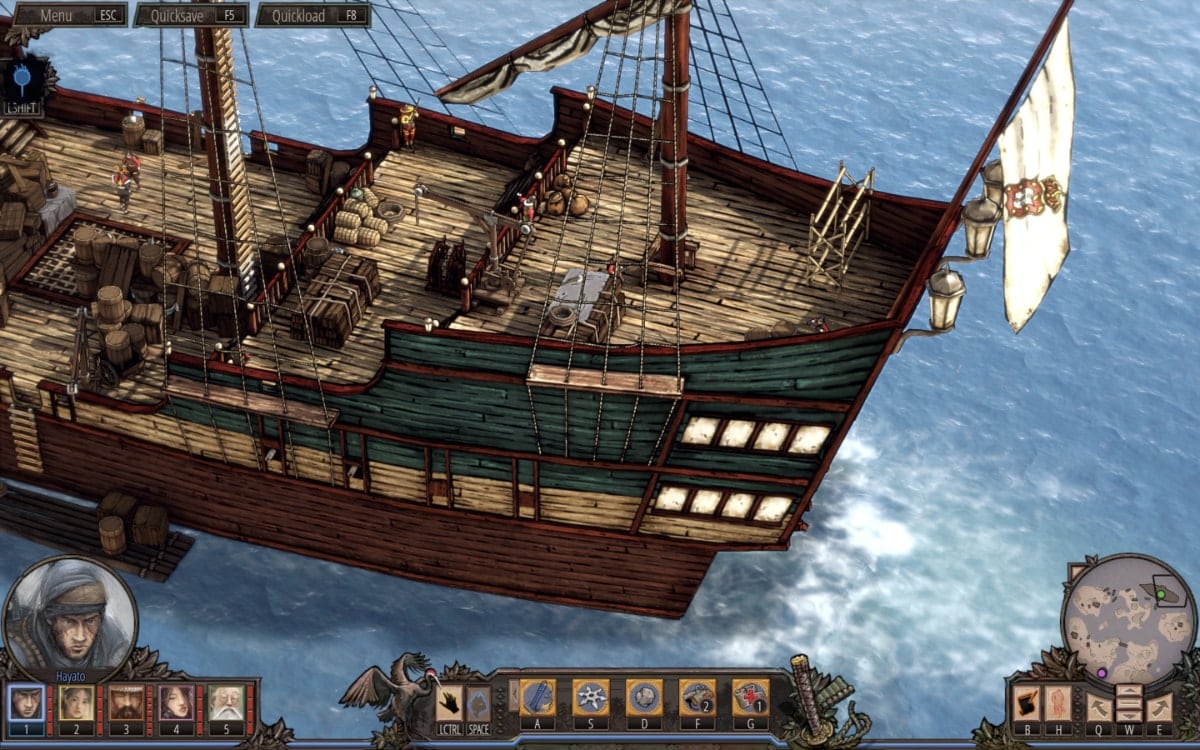The image size is (1200, 750).
Task: Toggle the crouch hand icon
Action: (449, 702)
